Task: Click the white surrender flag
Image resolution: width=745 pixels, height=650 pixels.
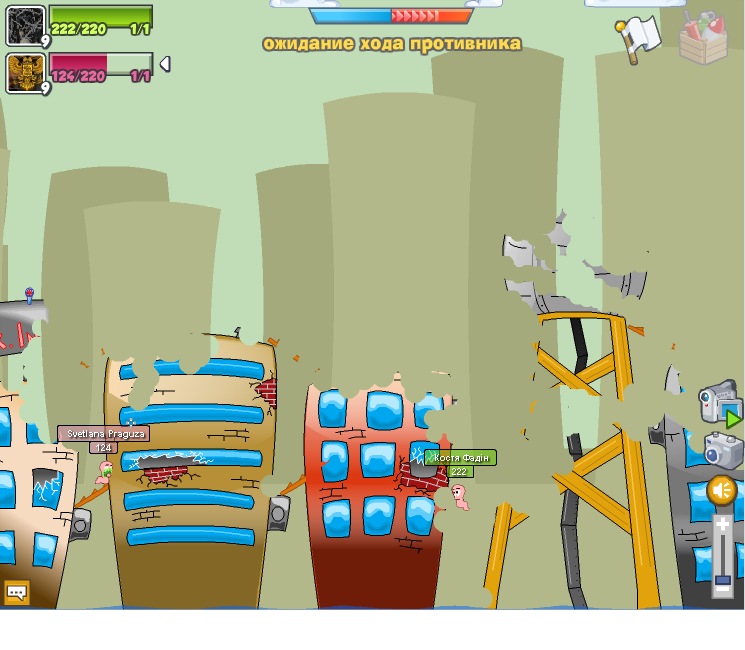Action: point(639,37)
